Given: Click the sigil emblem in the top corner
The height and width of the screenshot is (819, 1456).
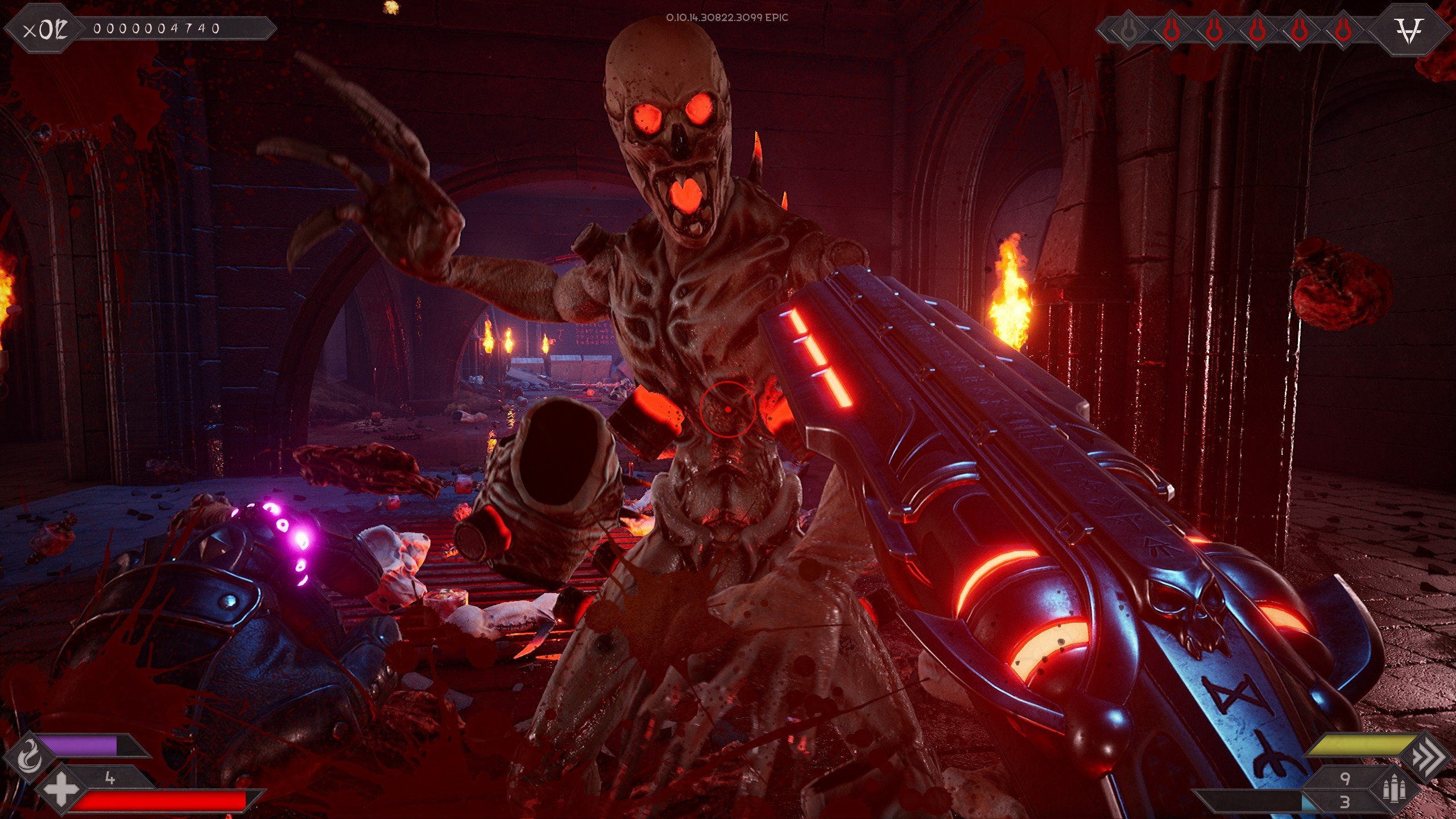Looking at the screenshot, I should (x=1409, y=30).
